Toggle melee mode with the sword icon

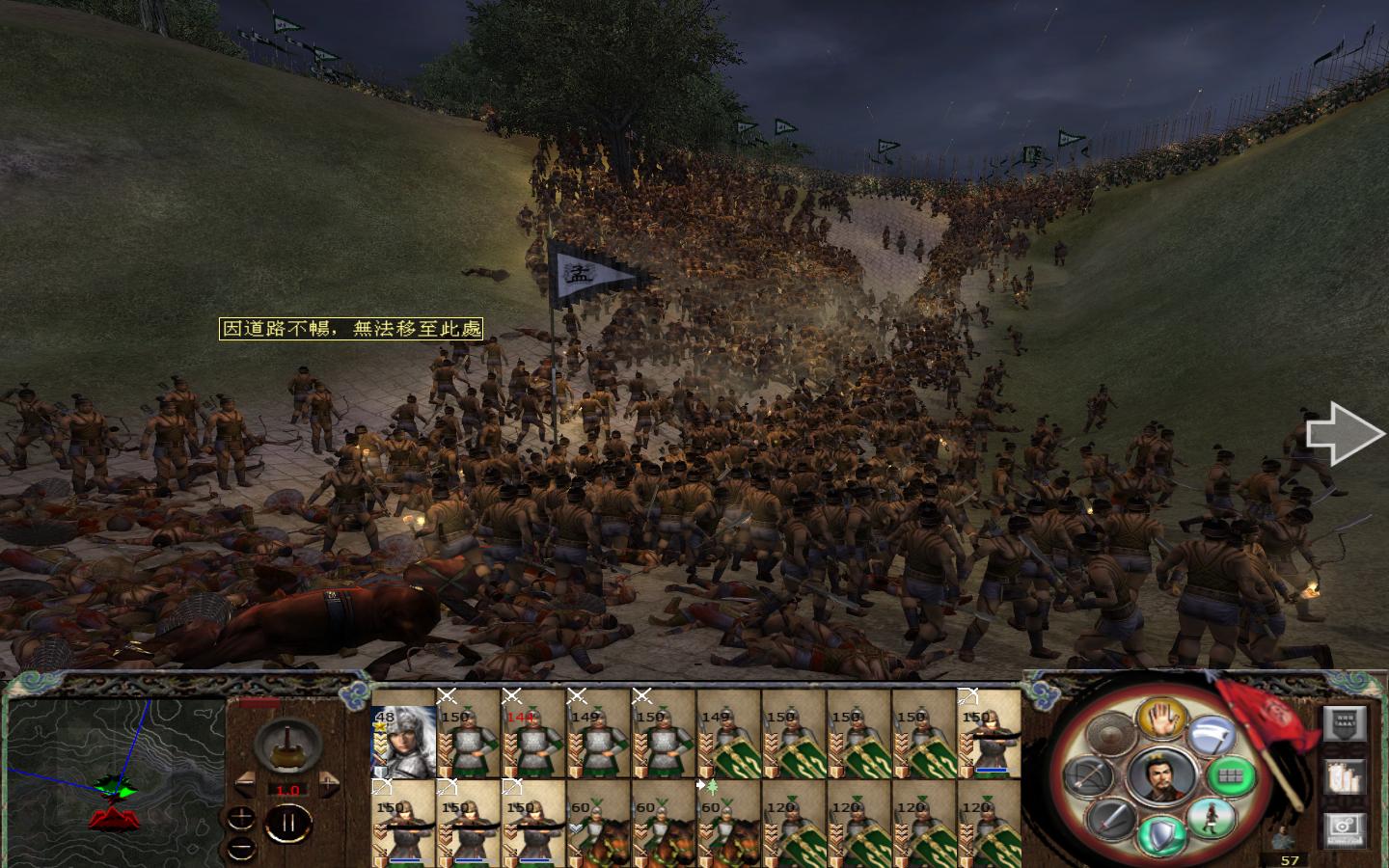point(1112,819)
